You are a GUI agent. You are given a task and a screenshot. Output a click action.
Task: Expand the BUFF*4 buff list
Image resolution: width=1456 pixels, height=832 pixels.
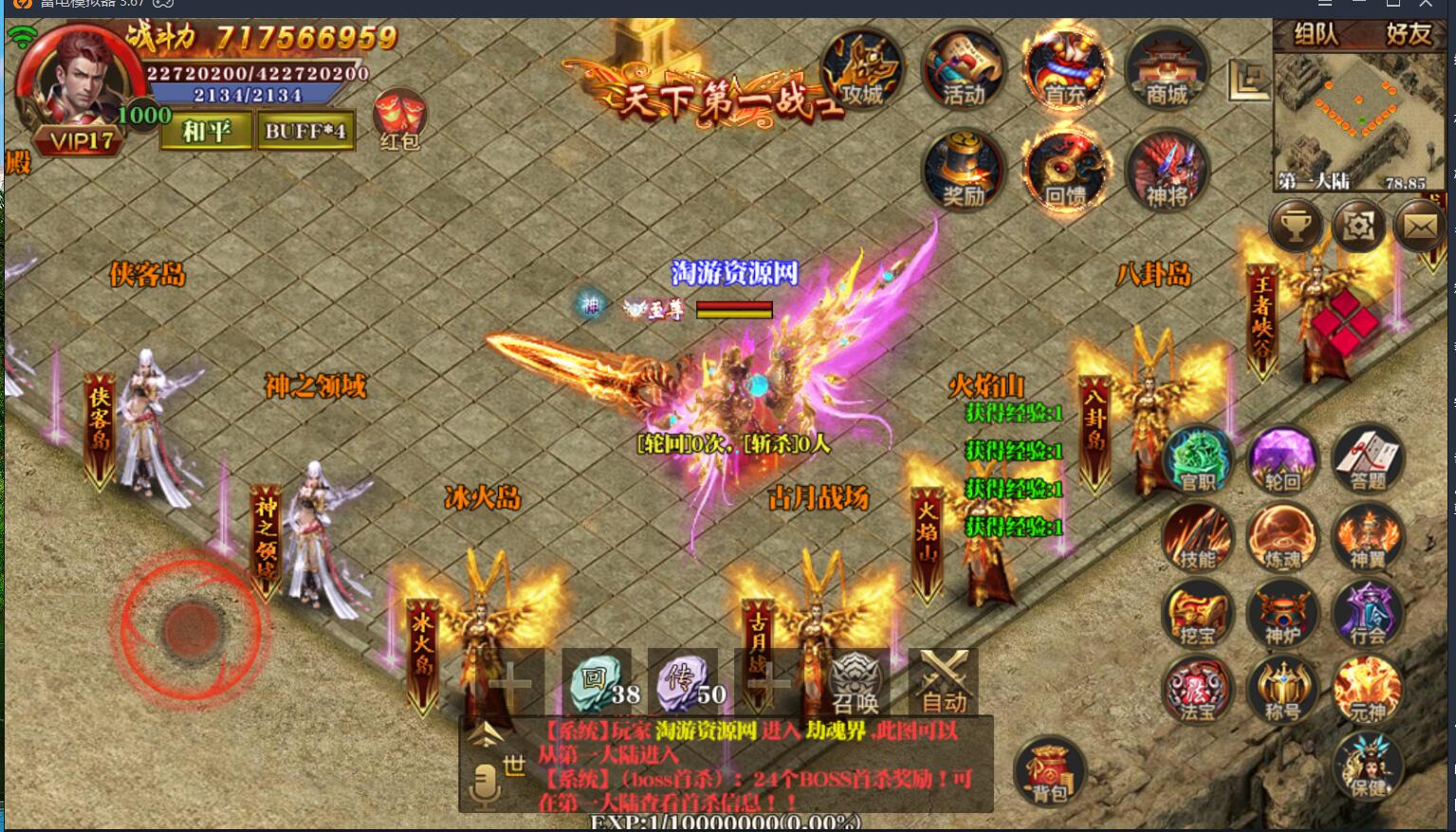pos(304,130)
